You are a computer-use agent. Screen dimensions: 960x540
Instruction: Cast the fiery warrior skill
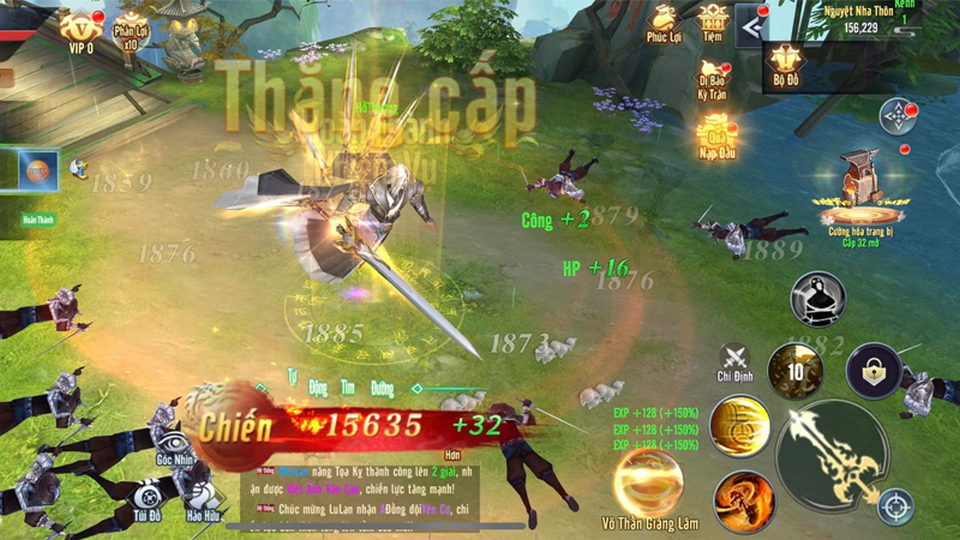pyautogui.click(x=744, y=500)
